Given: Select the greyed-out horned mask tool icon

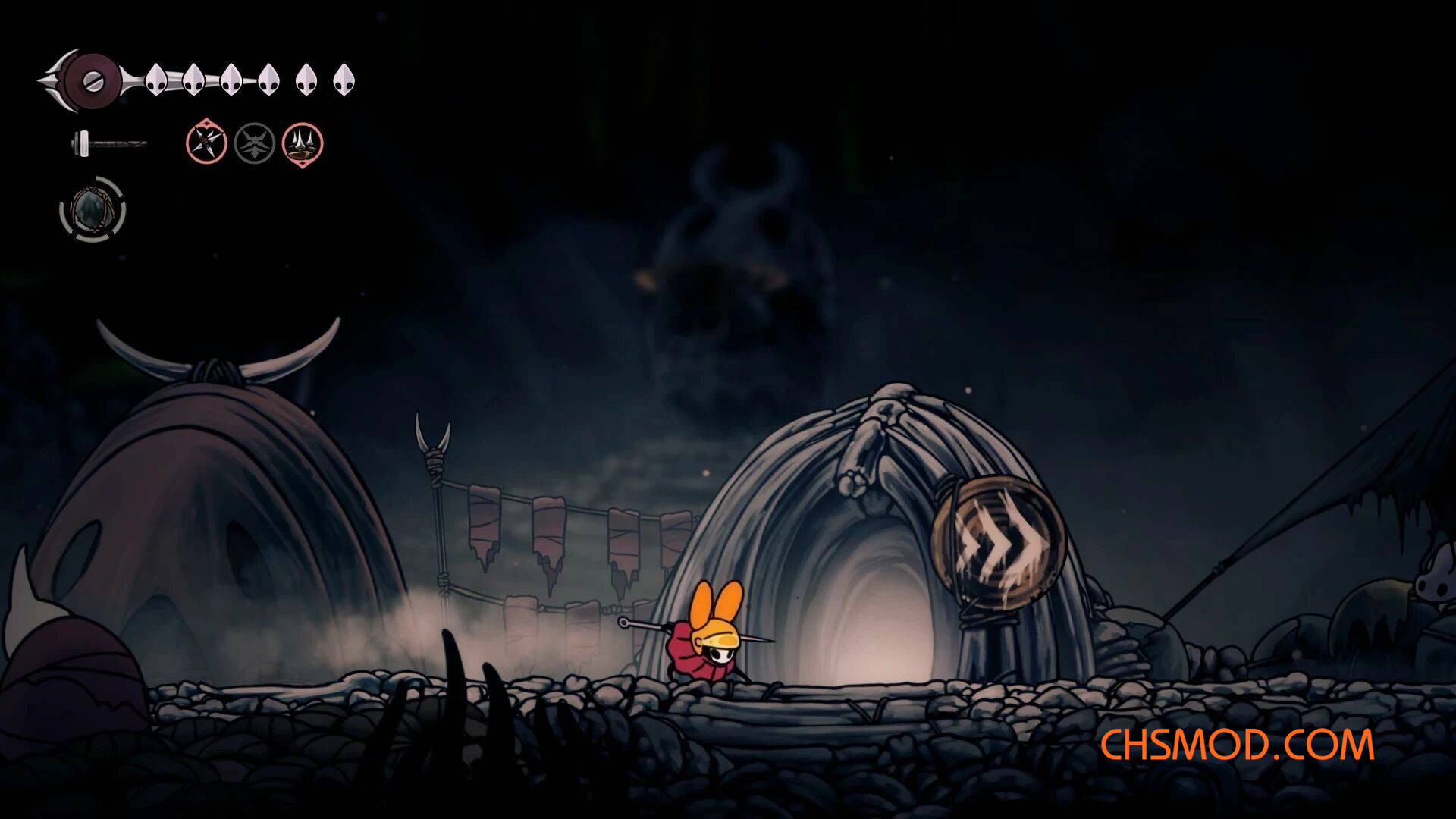Looking at the screenshot, I should (x=254, y=143).
